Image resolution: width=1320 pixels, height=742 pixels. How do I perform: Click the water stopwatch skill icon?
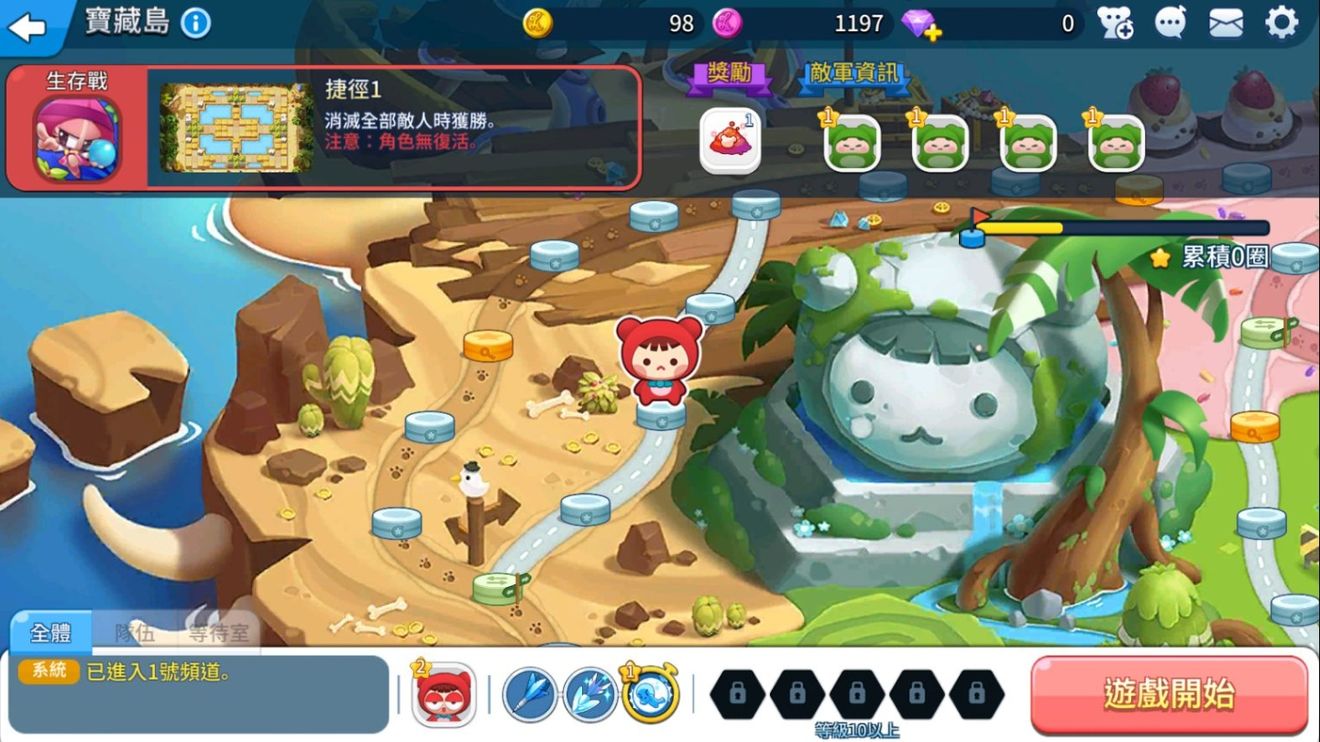coord(652,694)
